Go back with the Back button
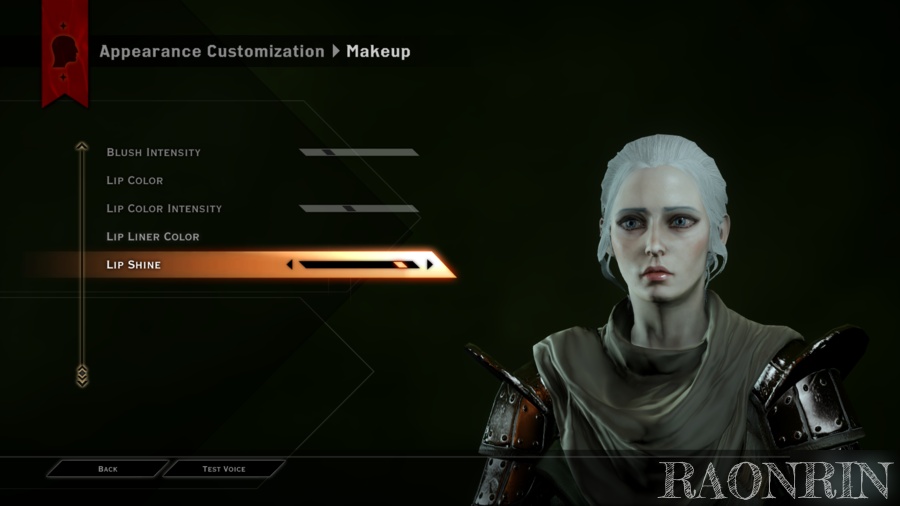Viewport: 900px width, 506px height. pyautogui.click(x=108, y=469)
